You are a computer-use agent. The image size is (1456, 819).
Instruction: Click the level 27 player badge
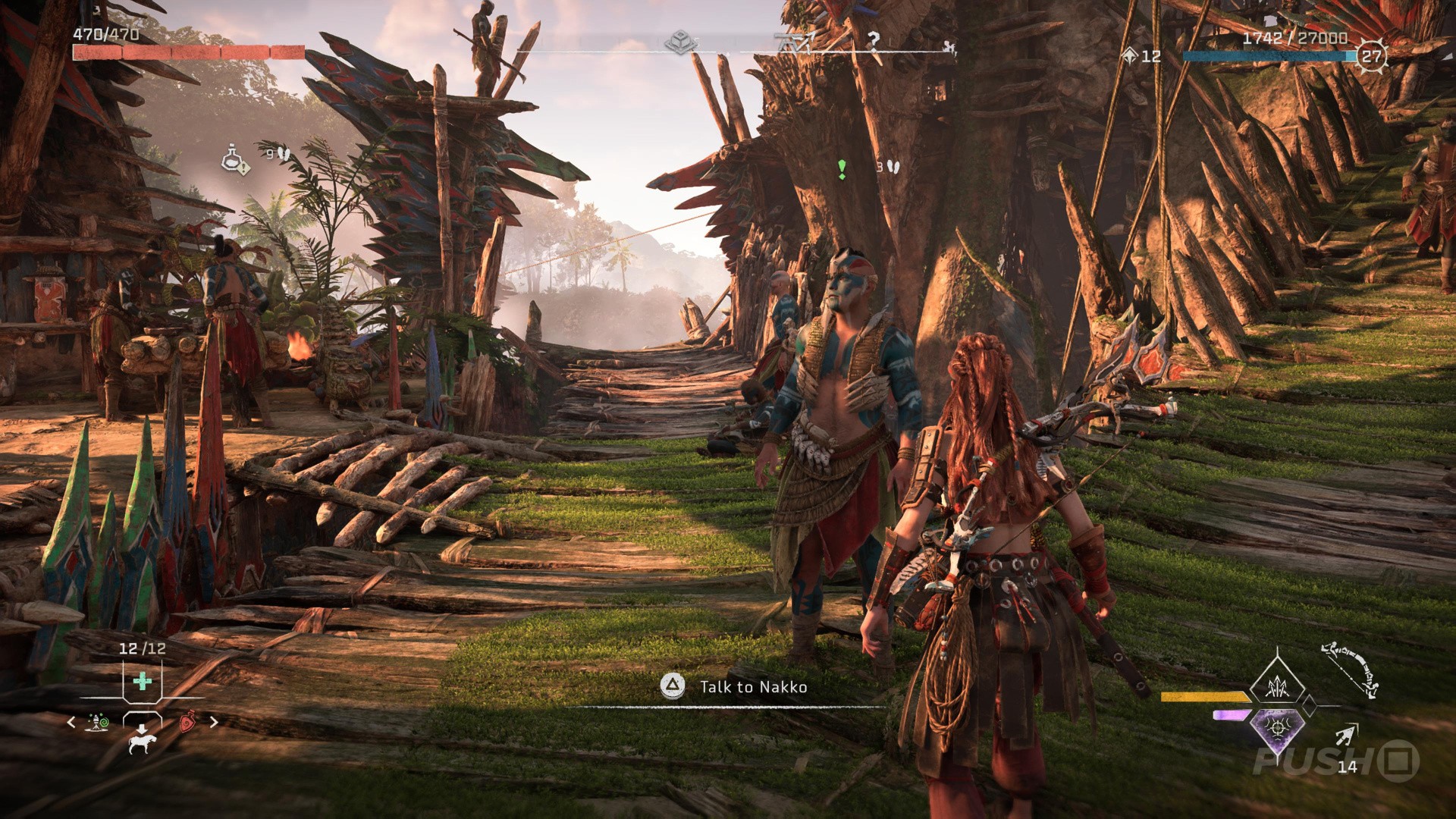coord(1371,55)
